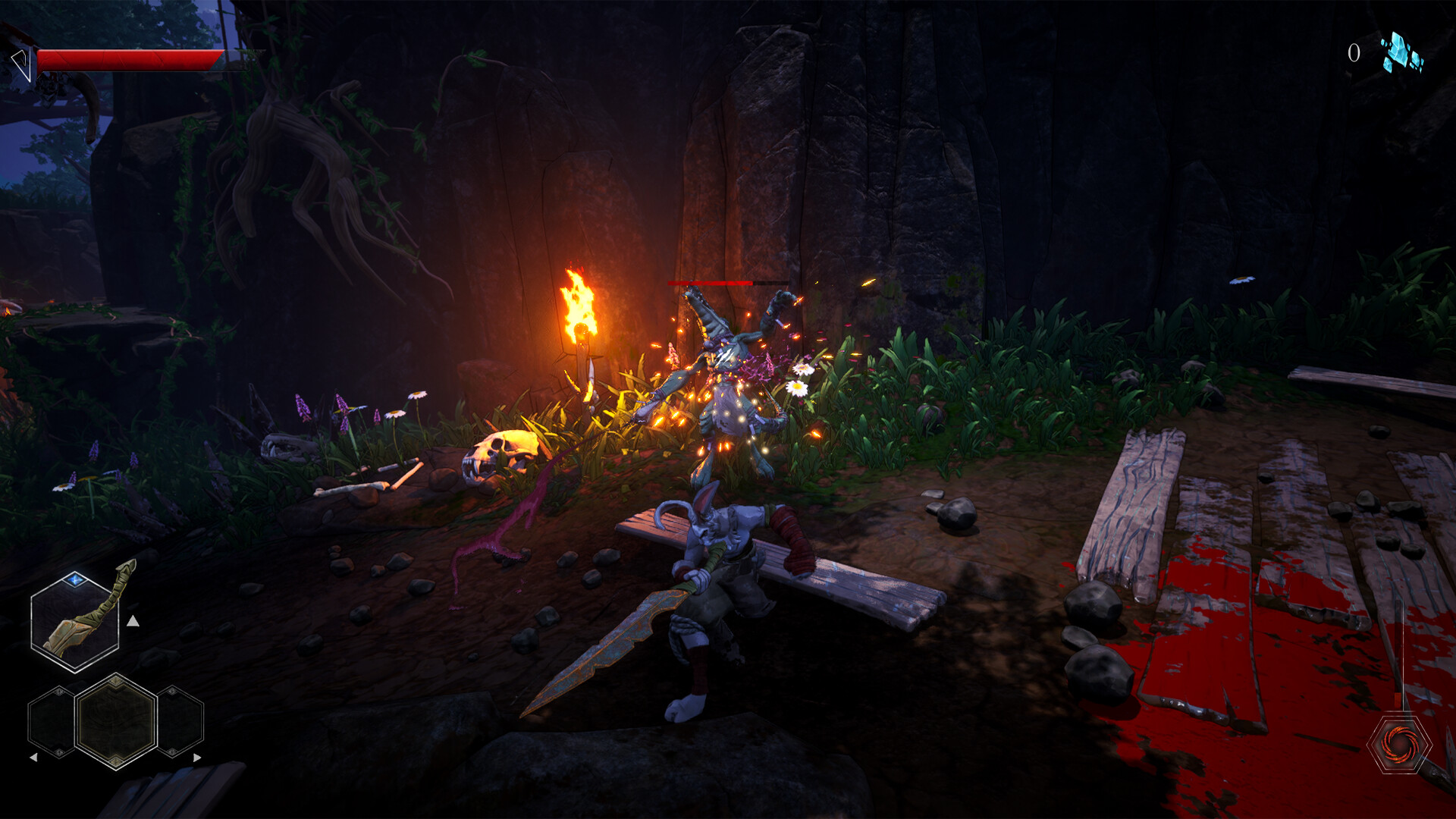Switch items with the left triangle arrow
Screen dimensions: 1456x819
tap(34, 756)
